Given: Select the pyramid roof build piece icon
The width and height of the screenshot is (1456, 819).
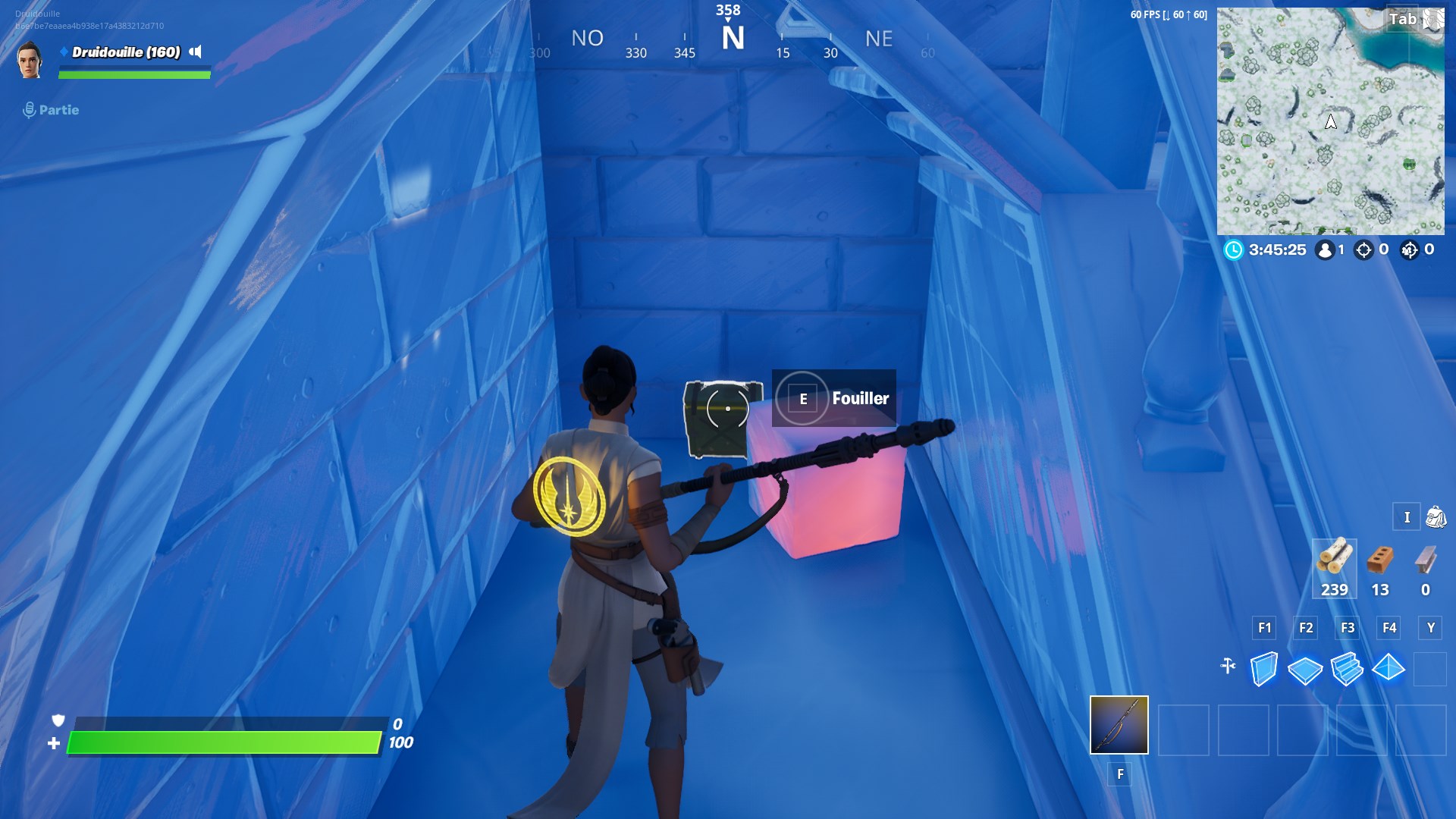Looking at the screenshot, I should point(1390,670).
